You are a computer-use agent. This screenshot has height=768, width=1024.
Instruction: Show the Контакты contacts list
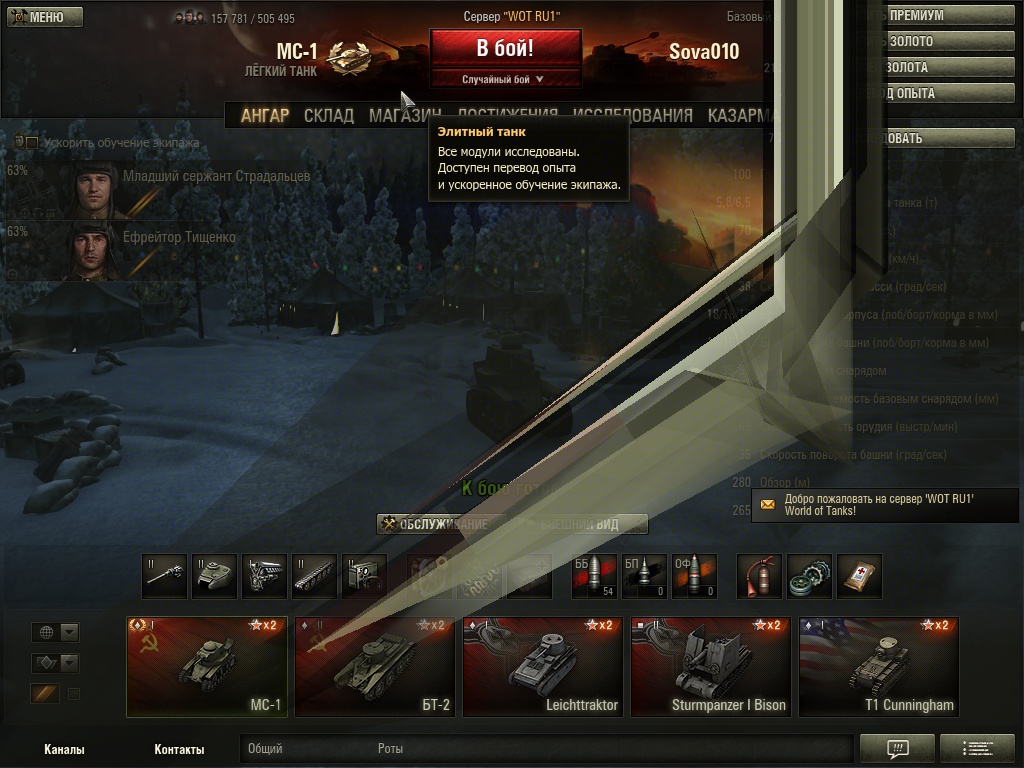(179, 749)
